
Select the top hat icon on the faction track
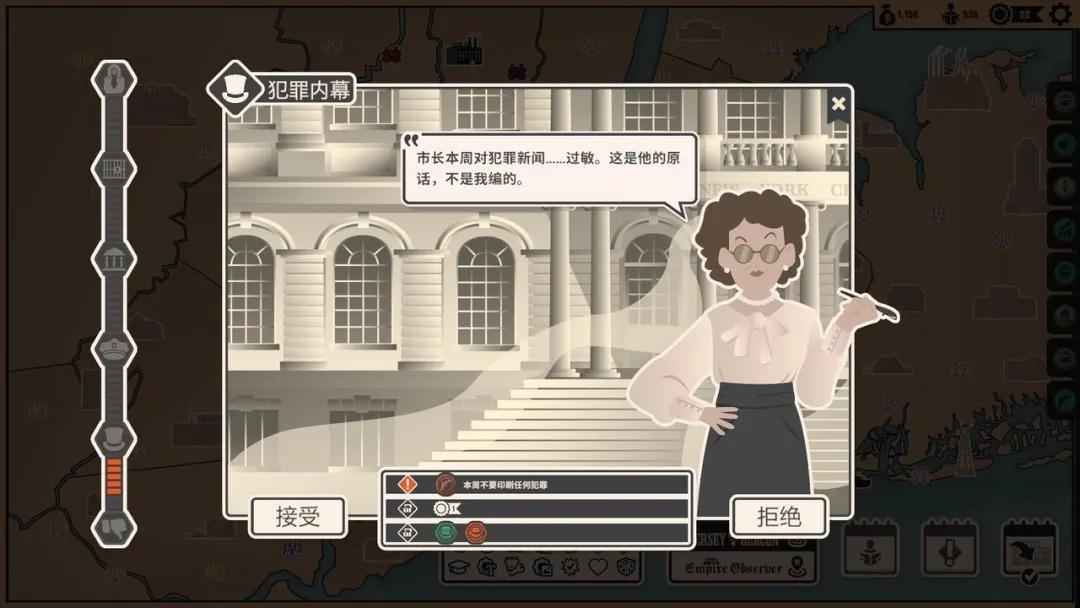pos(114,436)
